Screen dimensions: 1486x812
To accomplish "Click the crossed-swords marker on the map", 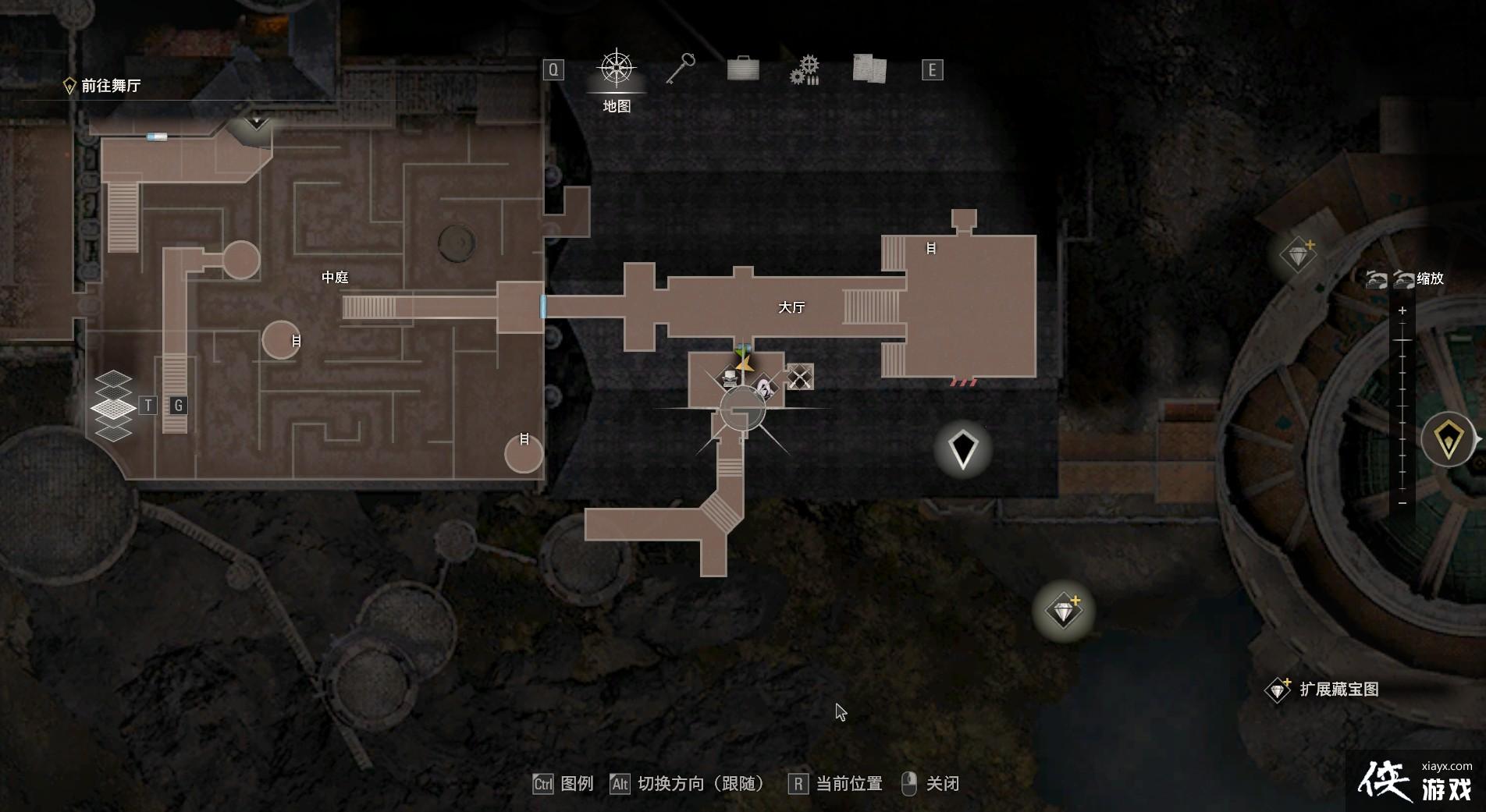I will click(799, 378).
